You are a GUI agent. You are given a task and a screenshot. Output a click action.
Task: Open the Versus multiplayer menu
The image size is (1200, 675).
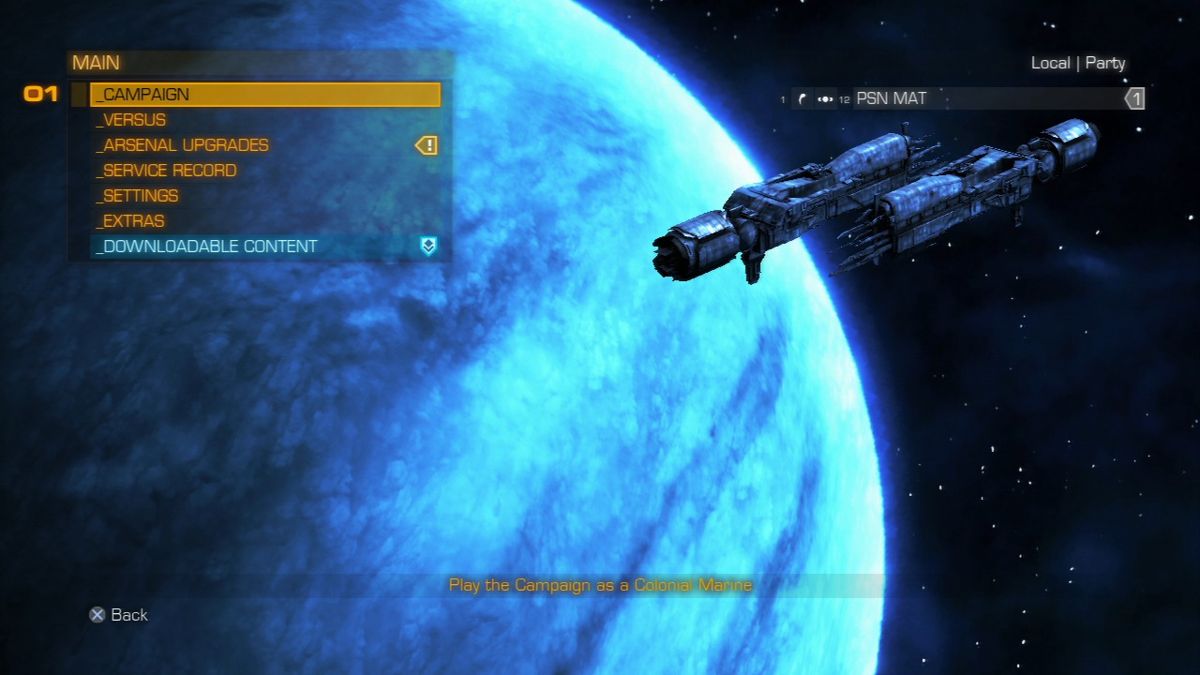(x=132, y=120)
